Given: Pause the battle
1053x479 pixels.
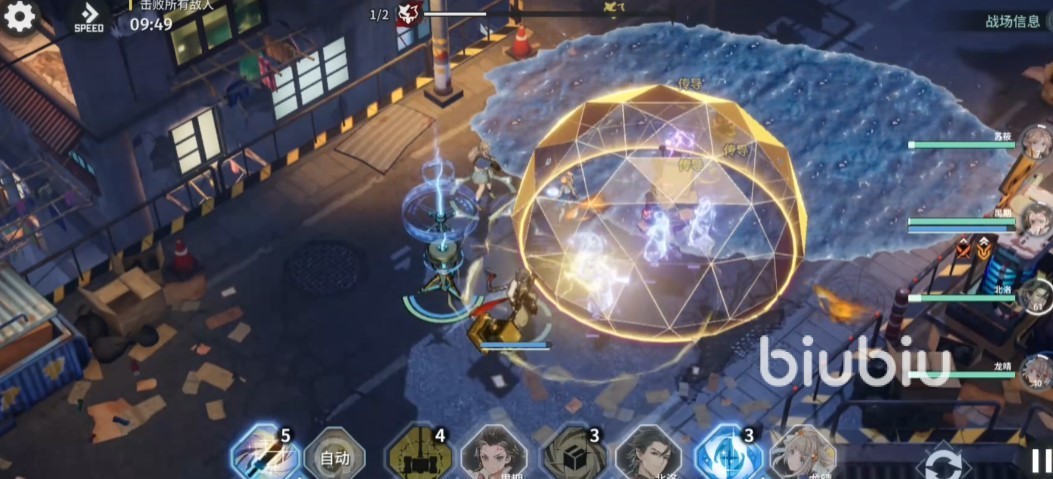Looking at the screenshot, I should pos(1040,461).
